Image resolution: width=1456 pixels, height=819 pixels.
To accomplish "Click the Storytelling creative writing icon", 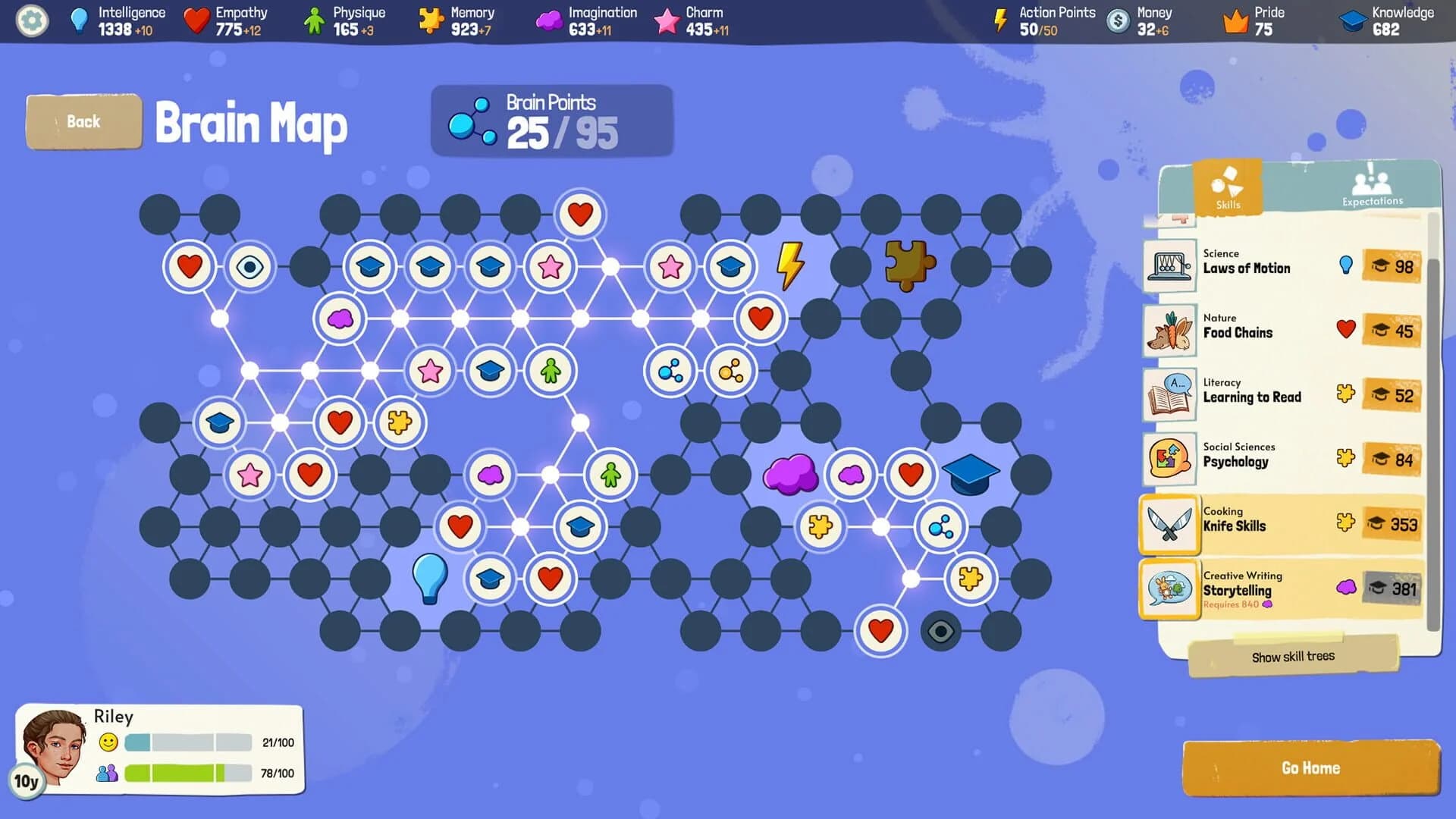I will (x=1169, y=589).
